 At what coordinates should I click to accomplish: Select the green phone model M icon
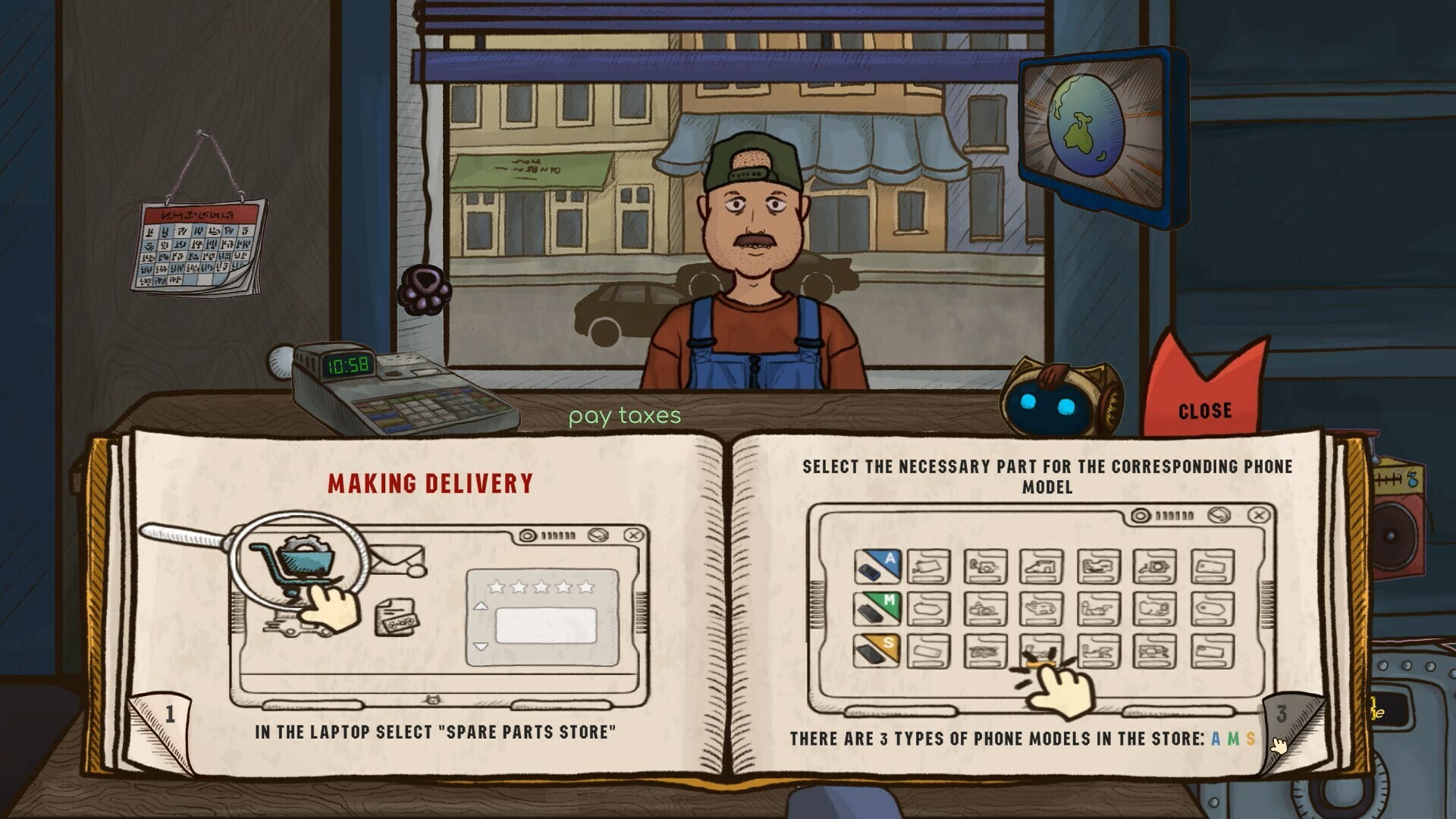878,609
